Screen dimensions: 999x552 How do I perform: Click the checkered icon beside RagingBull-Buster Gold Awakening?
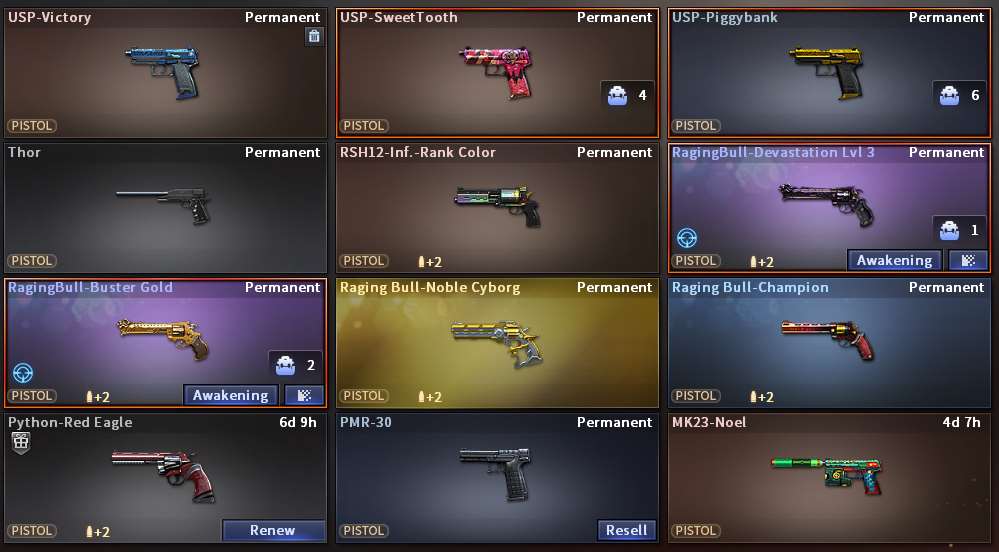click(x=304, y=395)
